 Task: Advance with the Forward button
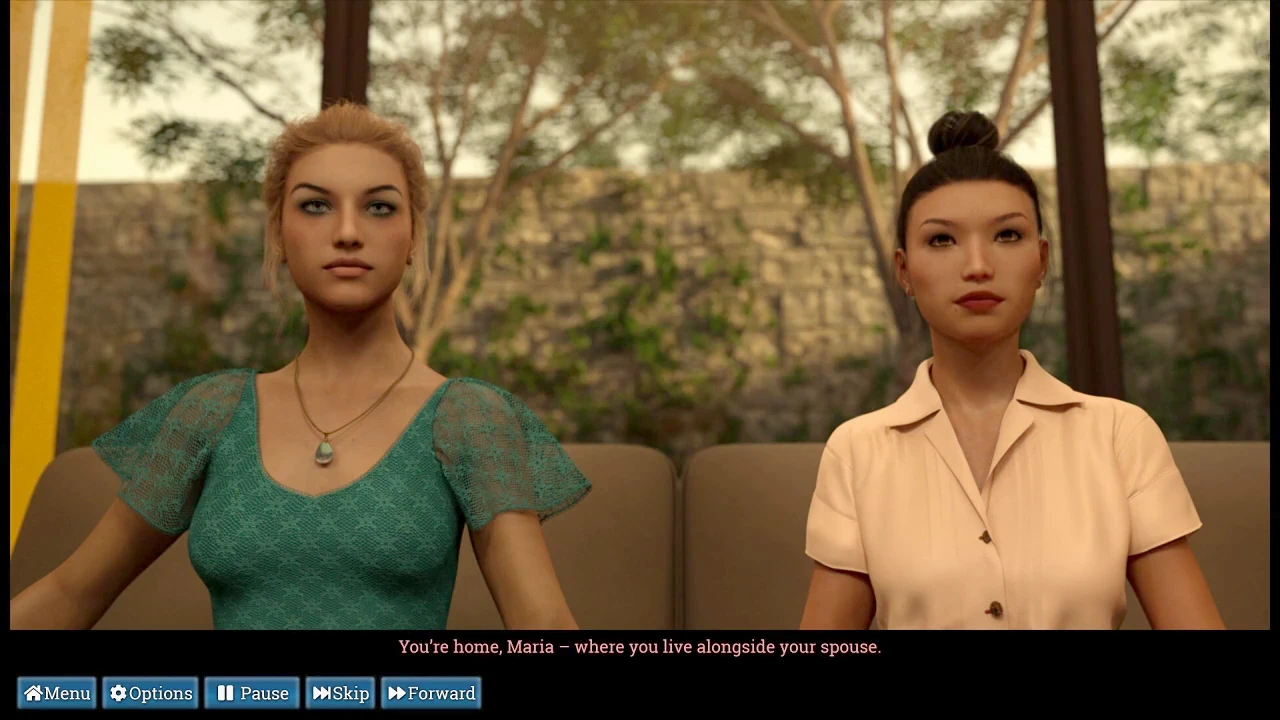click(x=431, y=693)
